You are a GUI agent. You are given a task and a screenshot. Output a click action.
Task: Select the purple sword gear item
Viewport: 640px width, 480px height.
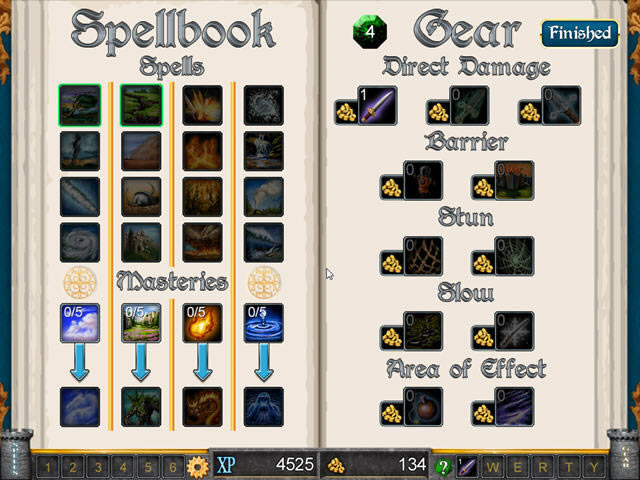376,107
